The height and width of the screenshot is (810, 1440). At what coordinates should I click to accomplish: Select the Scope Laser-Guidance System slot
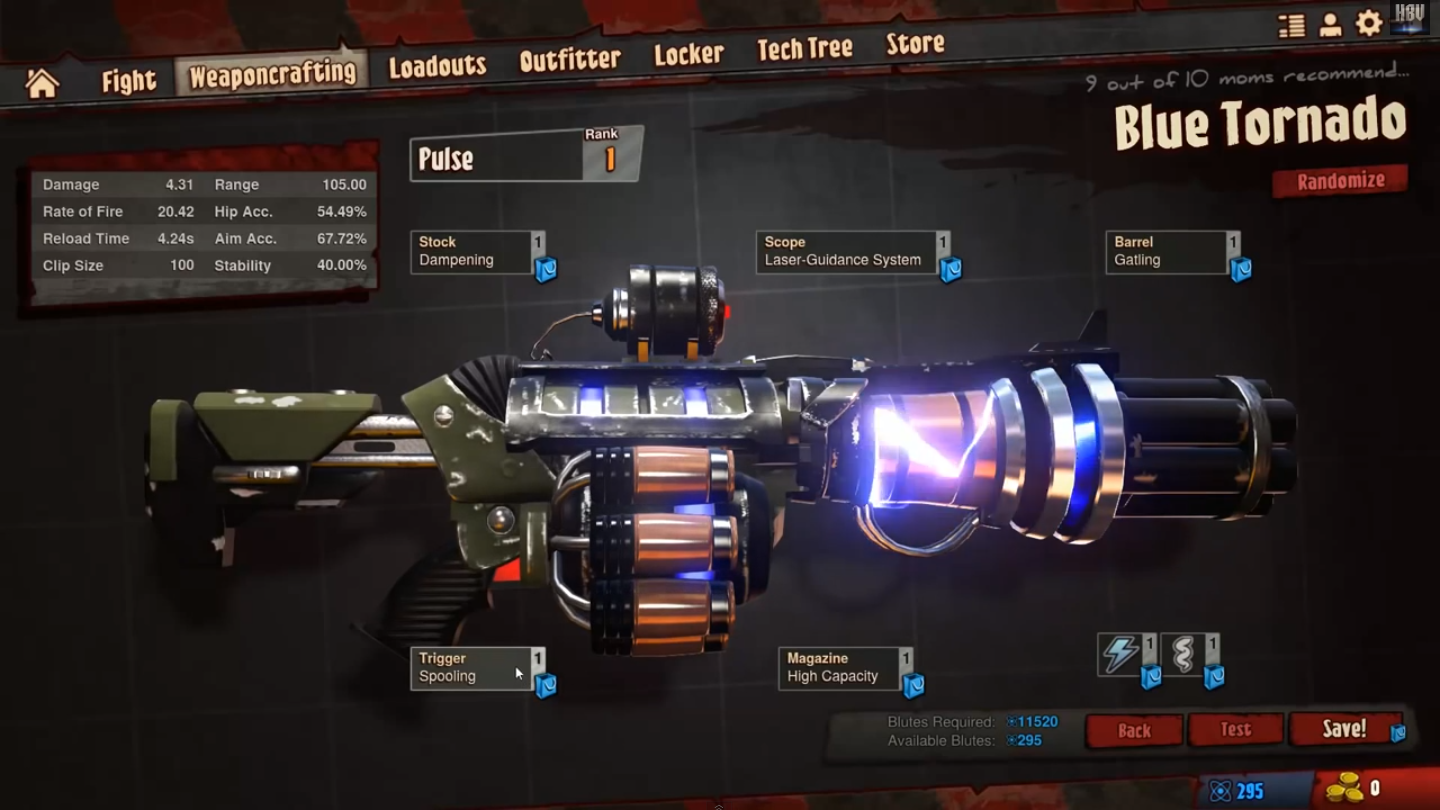[x=846, y=252]
